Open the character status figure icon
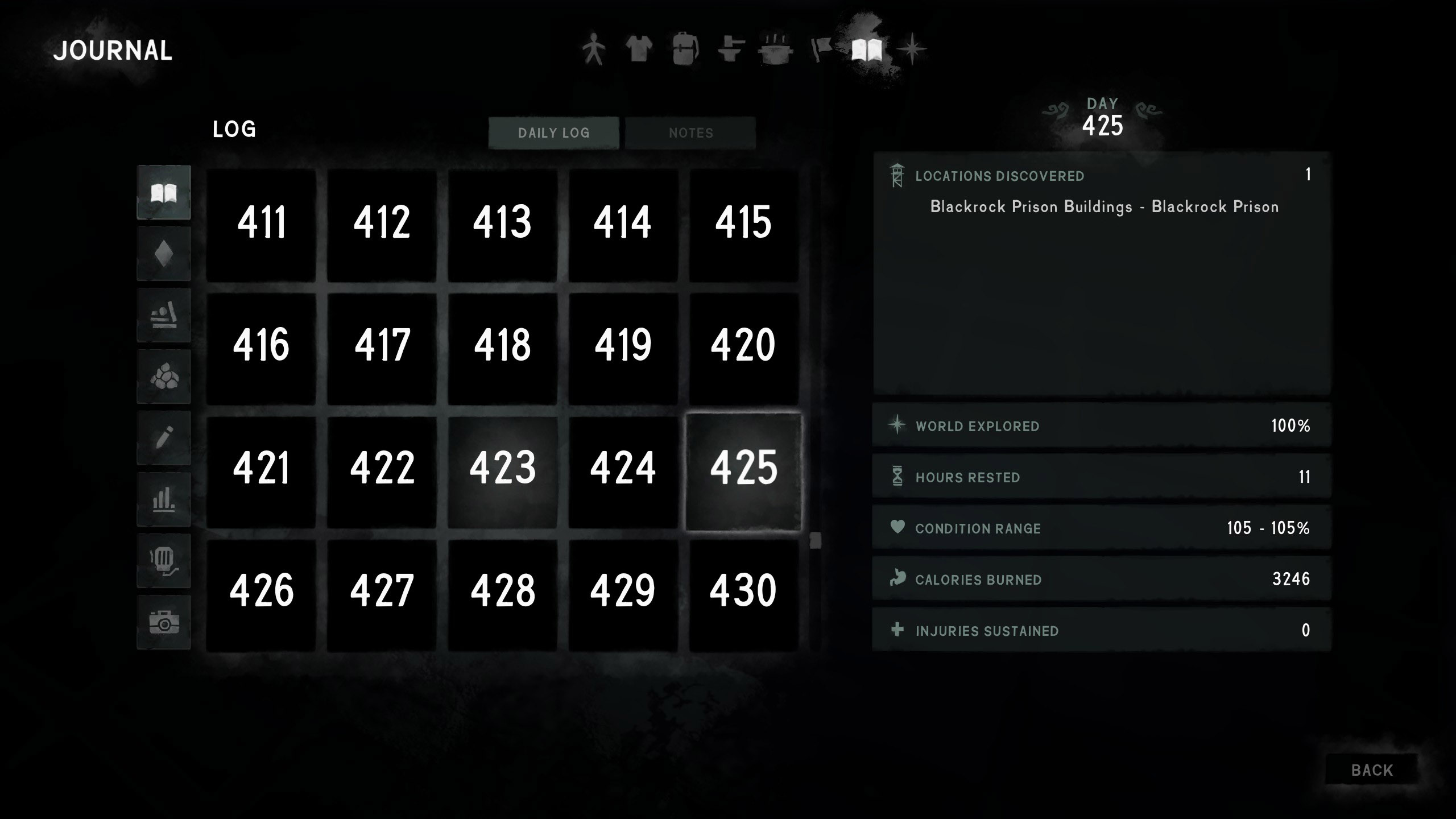 593,49
